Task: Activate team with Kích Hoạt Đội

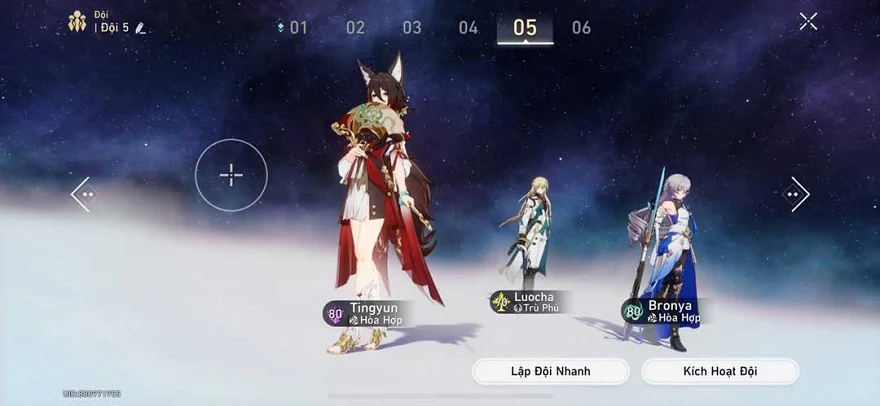Action: pyautogui.click(x=720, y=371)
